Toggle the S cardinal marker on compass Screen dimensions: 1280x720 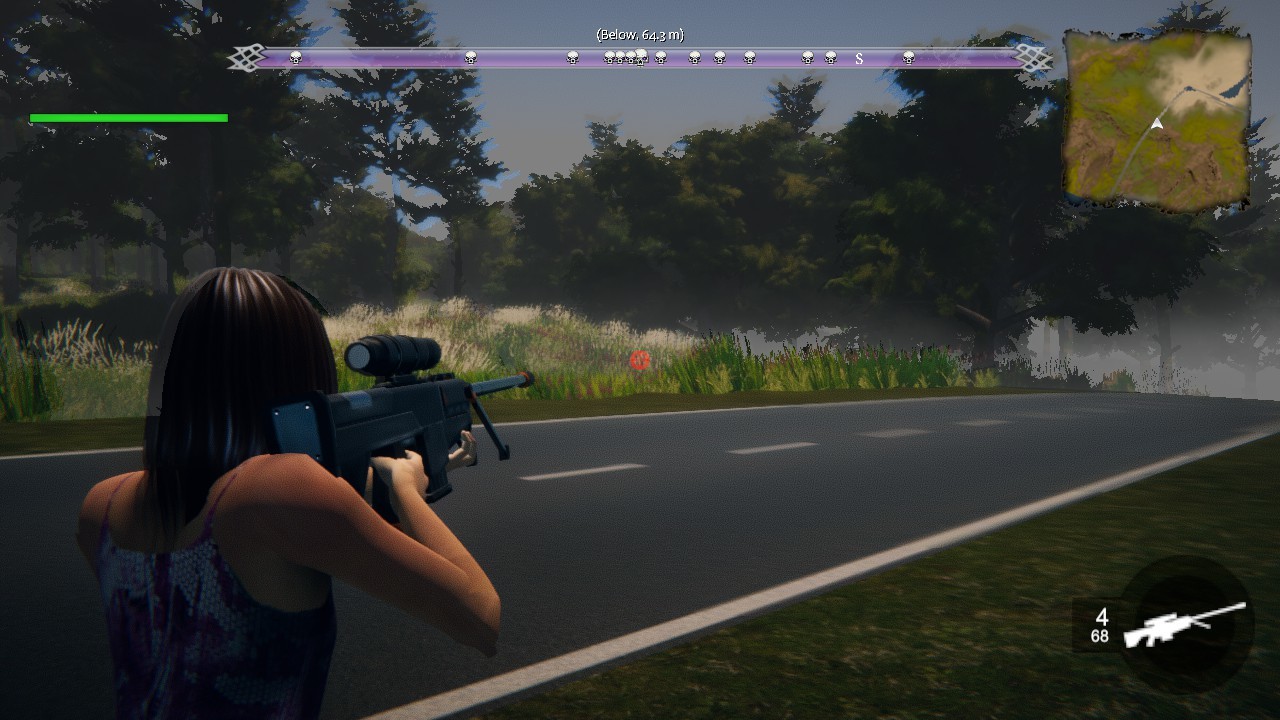pos(857,58)
